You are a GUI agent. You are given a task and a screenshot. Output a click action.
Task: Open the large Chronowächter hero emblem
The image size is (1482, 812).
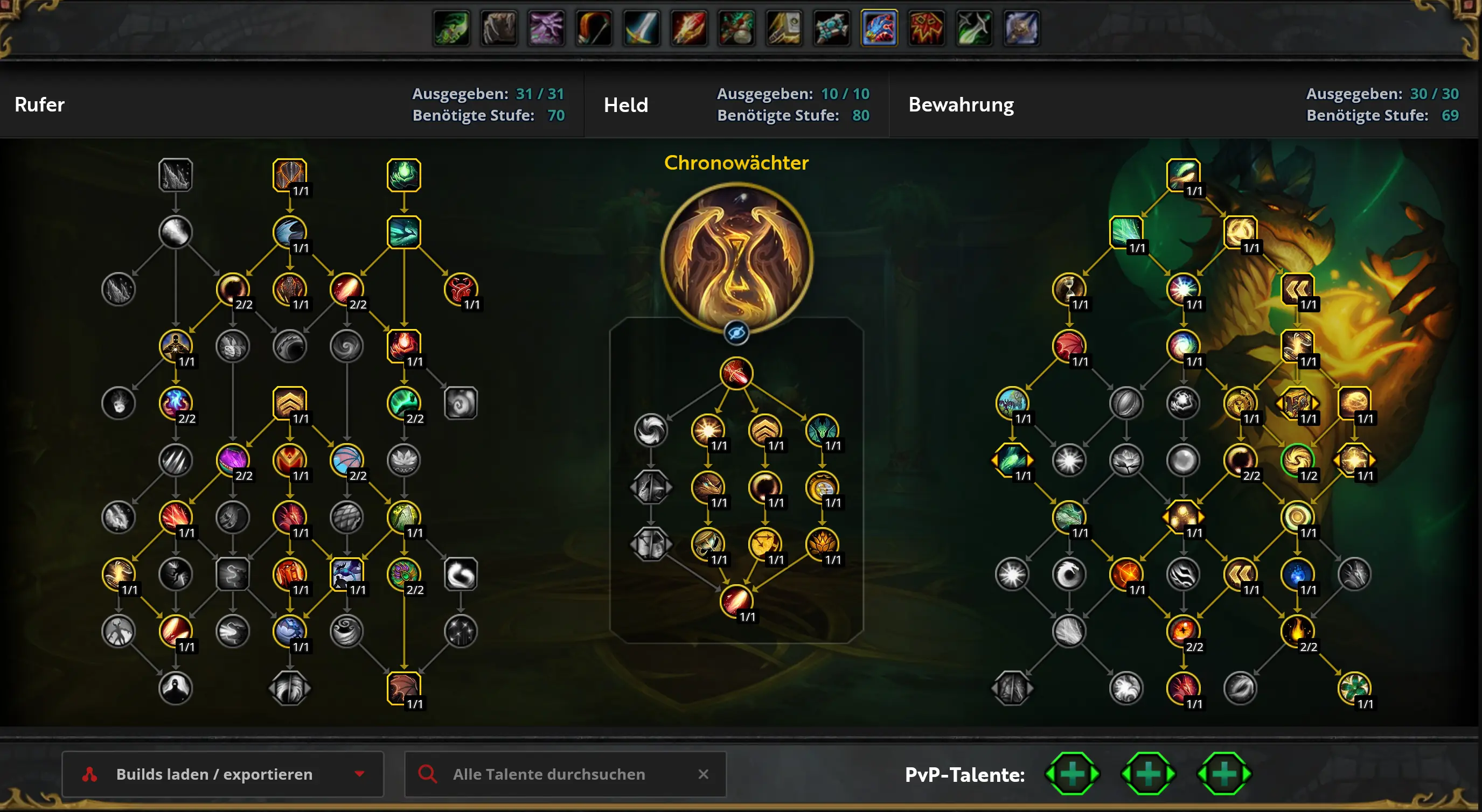pyautogui.click(x=736, y=259)
